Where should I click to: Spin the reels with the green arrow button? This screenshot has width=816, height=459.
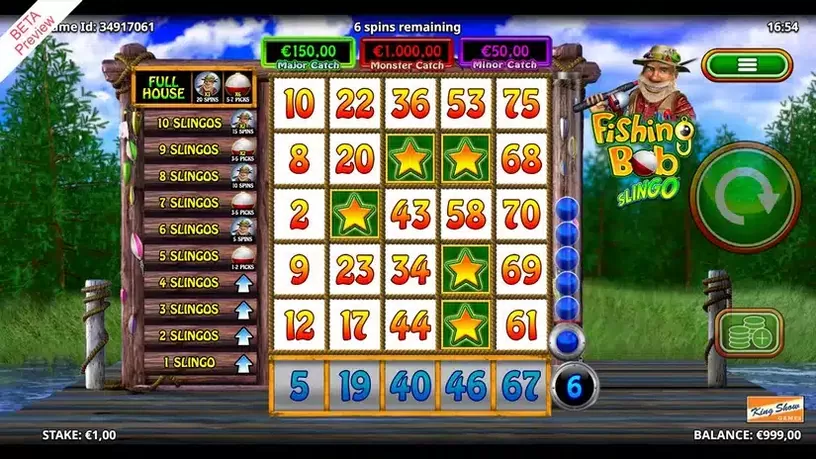(x=746, y=196)
